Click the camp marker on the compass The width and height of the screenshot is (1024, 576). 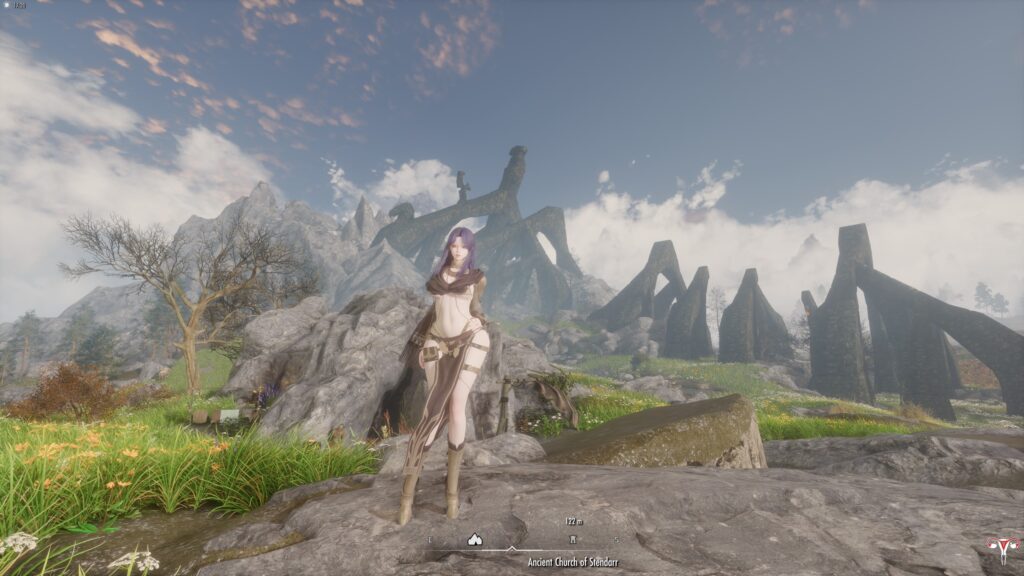(x=475, y=539)
